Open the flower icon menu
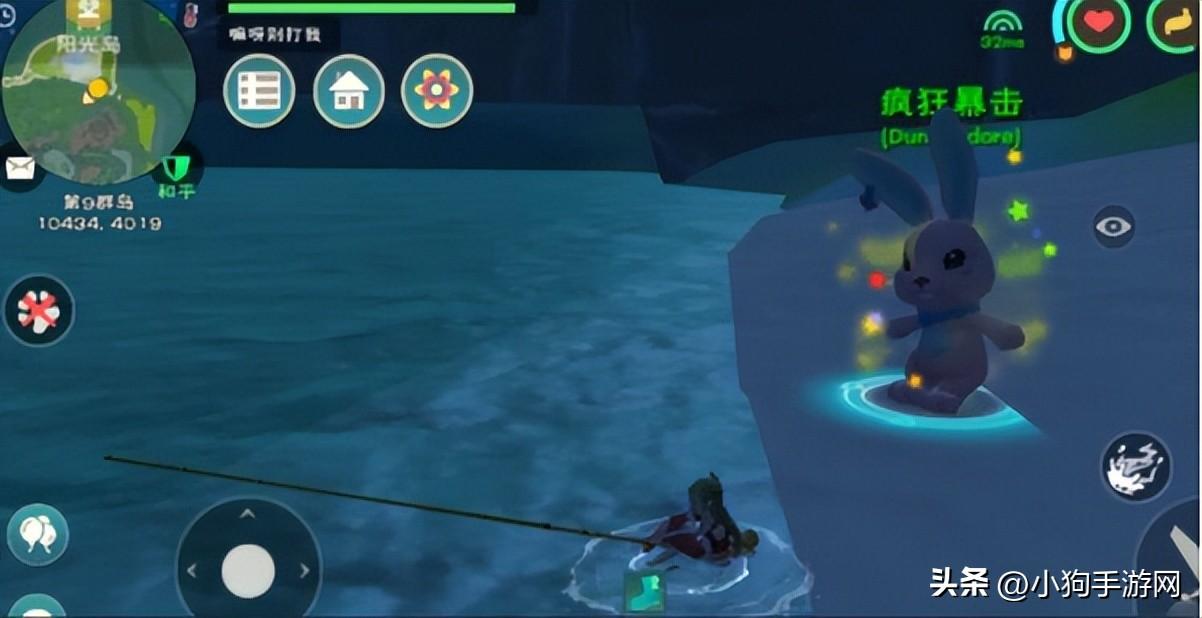 [x=437, y=91]
